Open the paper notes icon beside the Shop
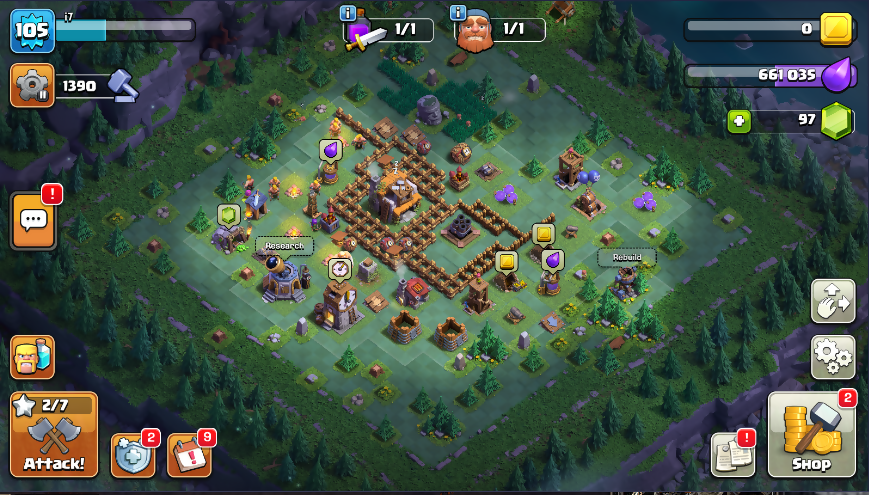869x495 pixels. click(x=732, y=455)
